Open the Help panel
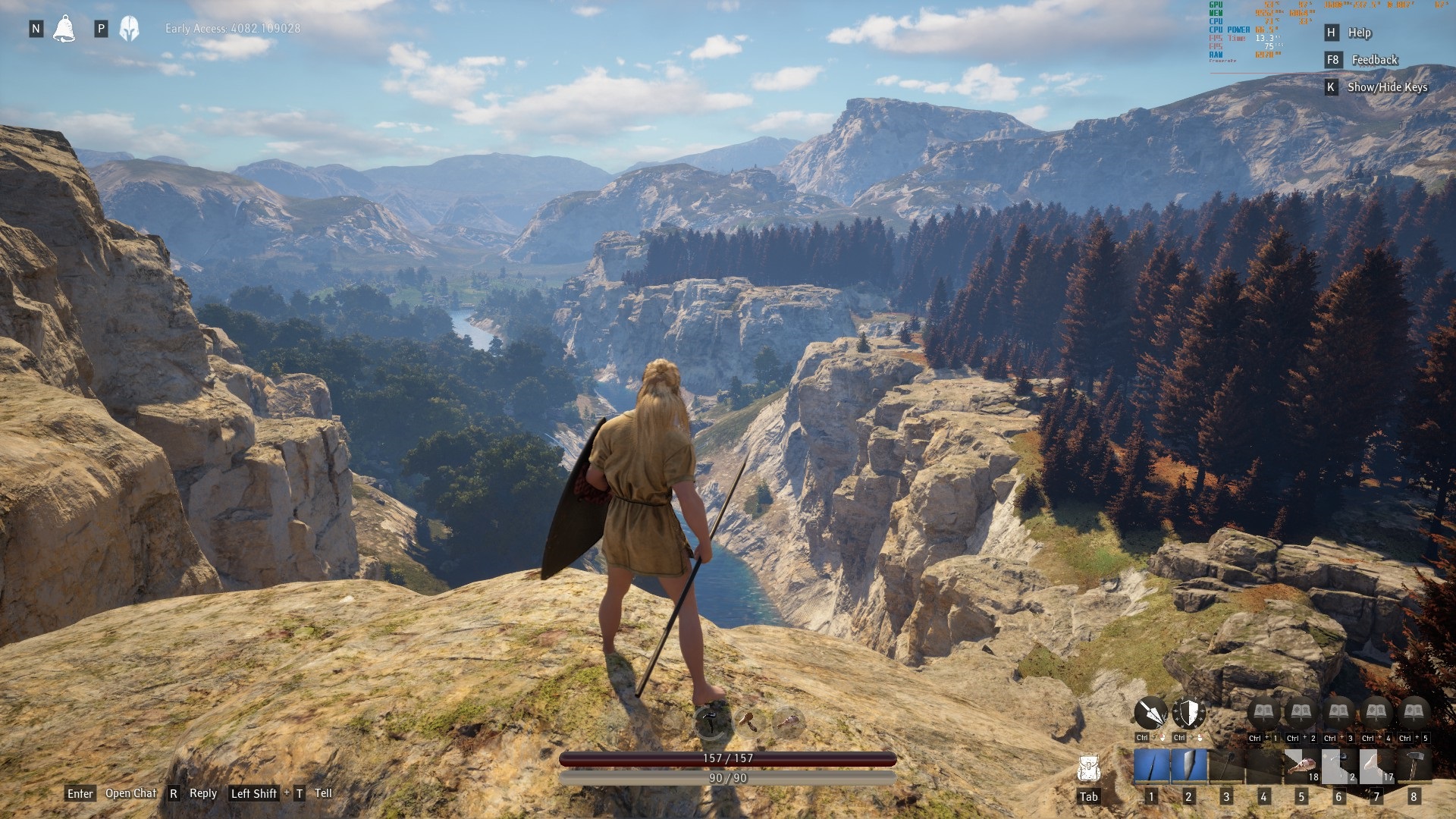This screenshot has width=1456, height=819. [1359, 33]
